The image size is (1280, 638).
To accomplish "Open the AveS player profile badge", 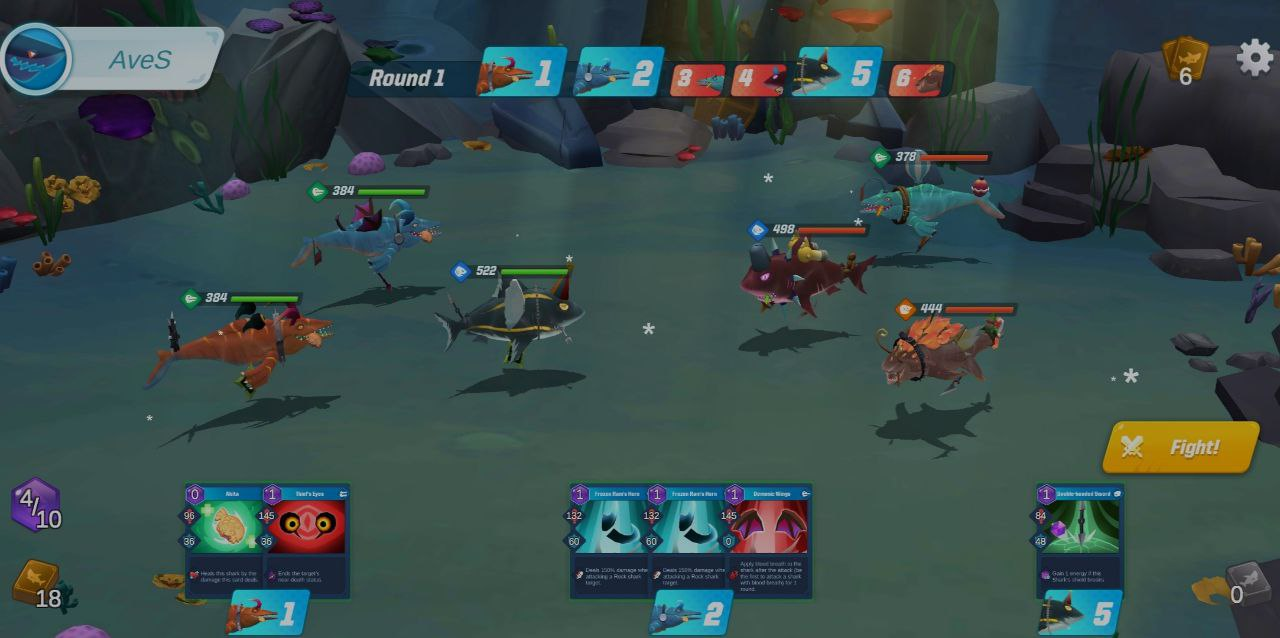I will [110, 58].
